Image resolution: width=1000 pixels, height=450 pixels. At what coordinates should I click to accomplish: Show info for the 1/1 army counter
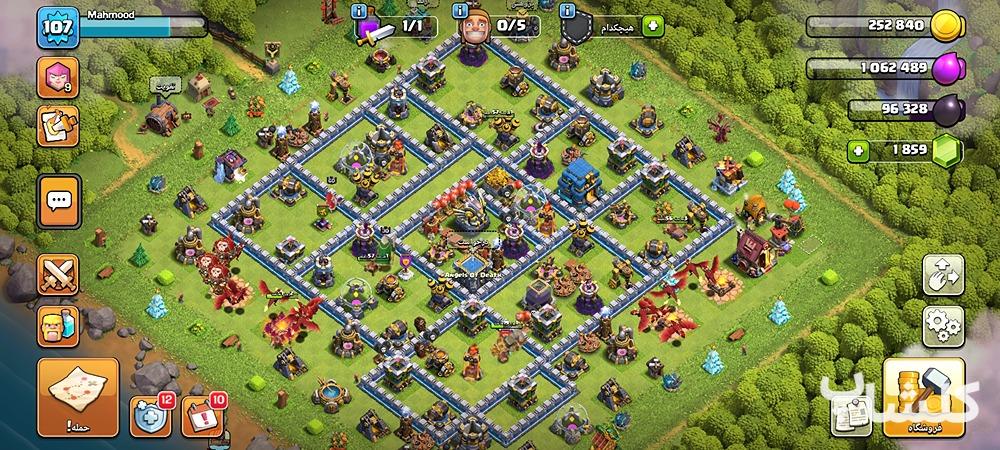click(x=360, y=10)
